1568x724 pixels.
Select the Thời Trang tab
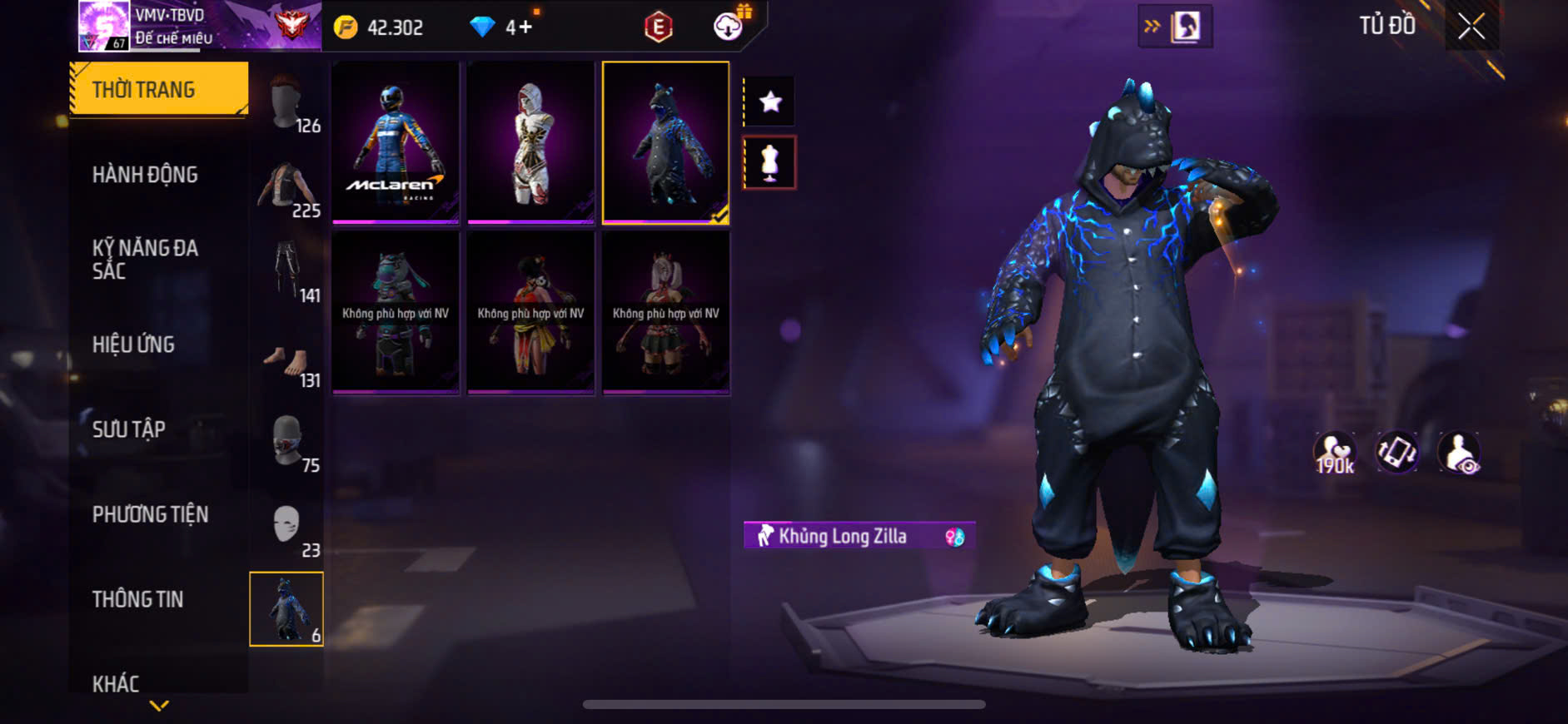pos(158,89)
